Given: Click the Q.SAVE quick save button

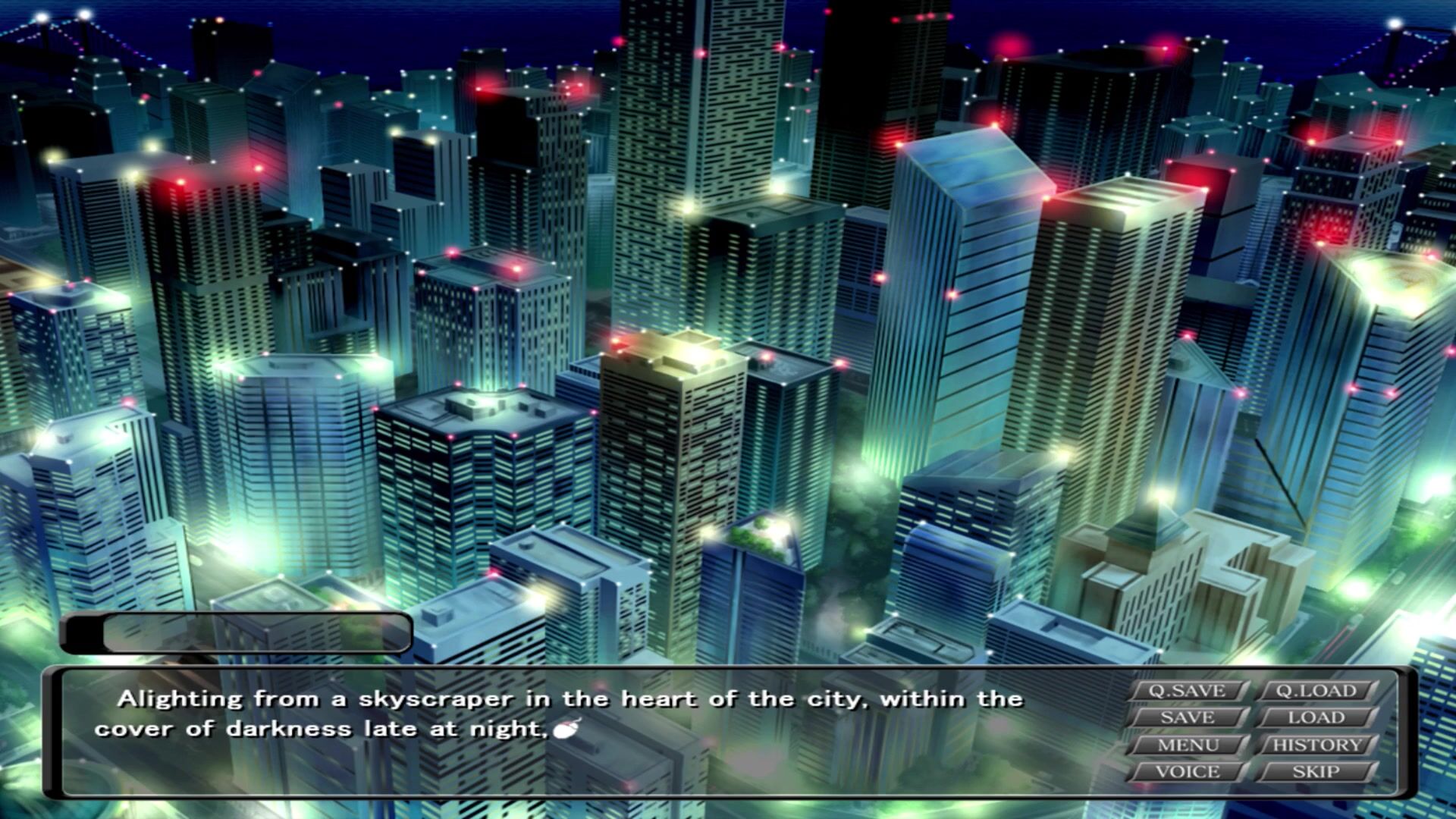Looking at the screenshot, I should click(1188, 691).
